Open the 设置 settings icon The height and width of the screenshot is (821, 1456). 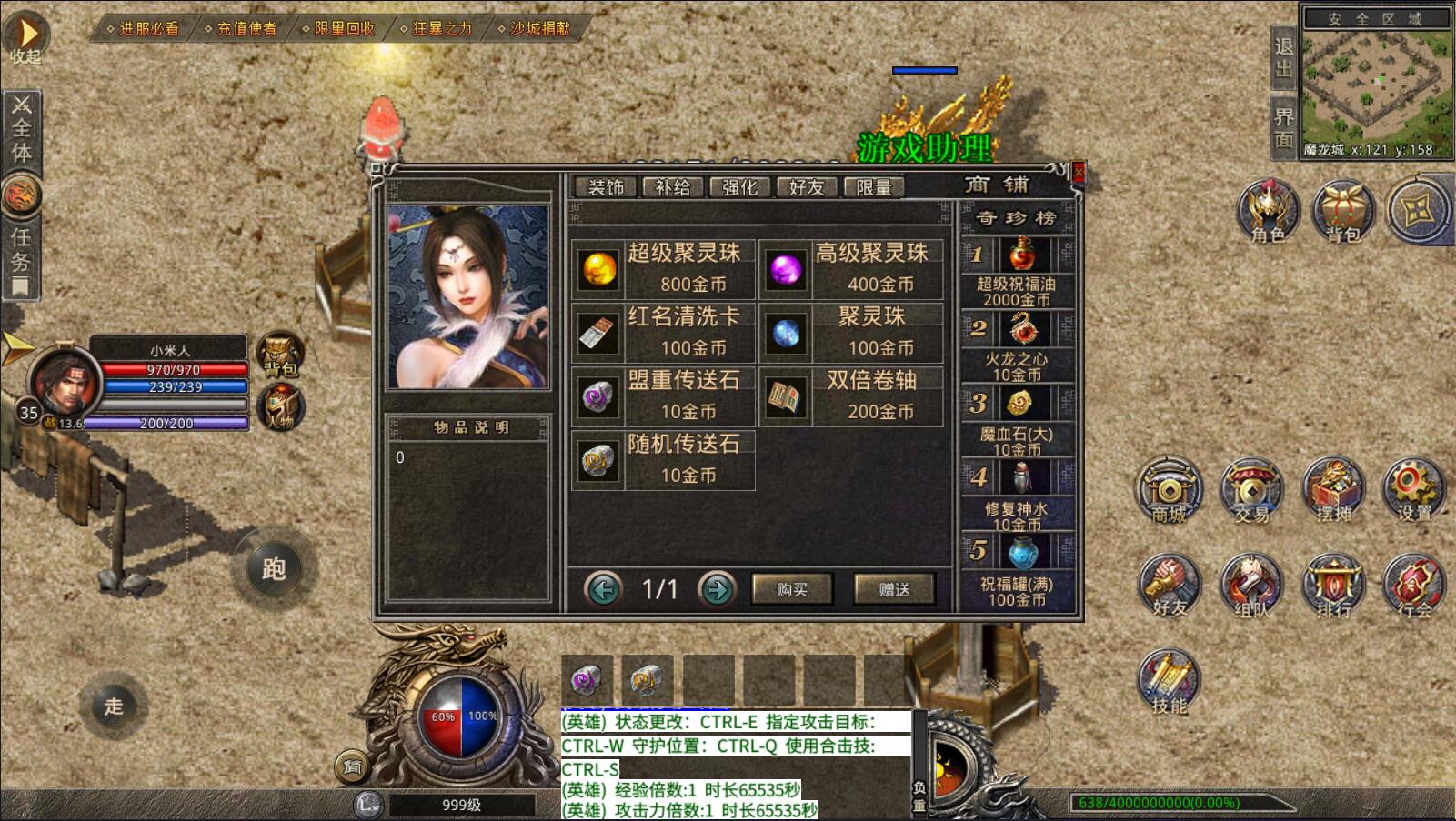pyautogui.click(x=1413, y=491)
